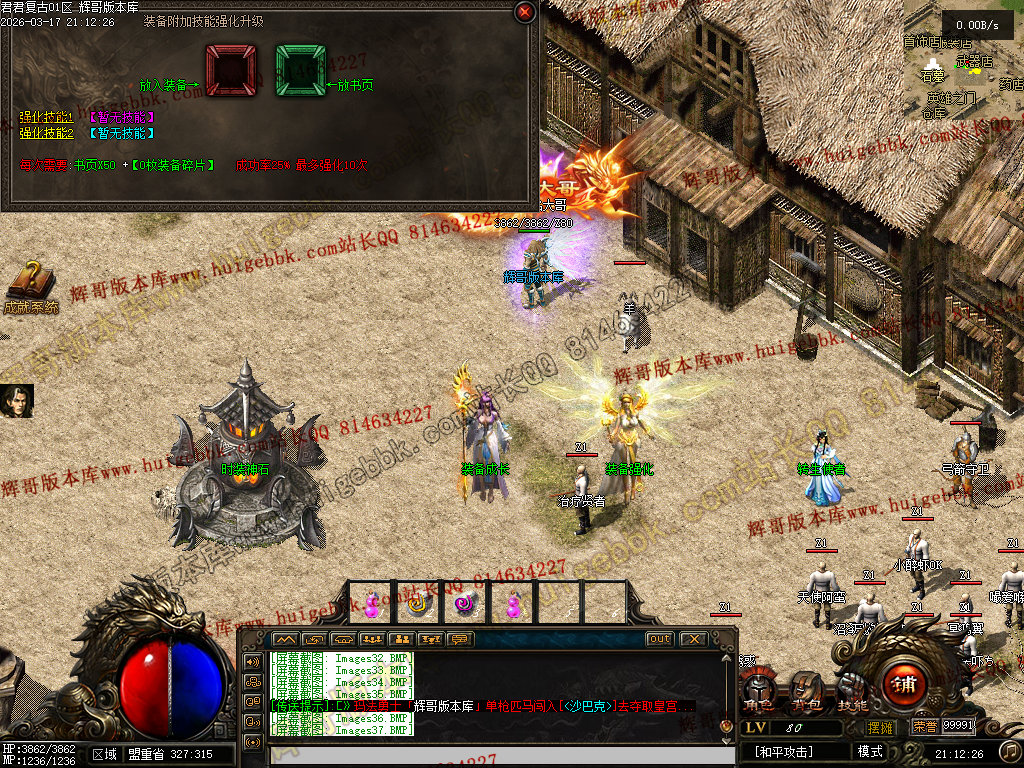Open the 背包 backpack
Image resolution: width=1024 pixels, height=768 pixels.
pos(807,690)
